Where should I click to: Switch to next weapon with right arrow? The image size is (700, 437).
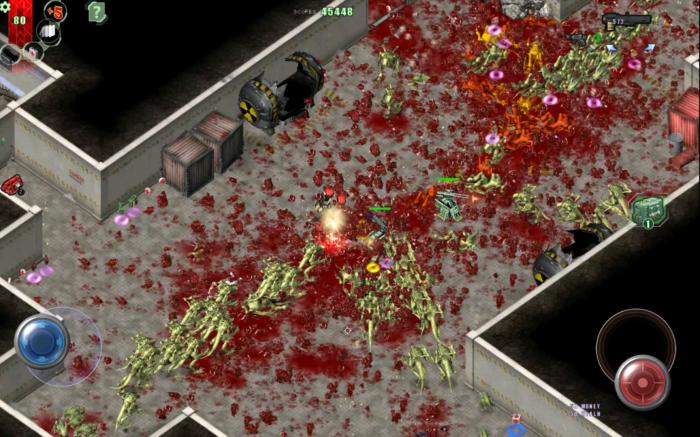tap(651, 47)
